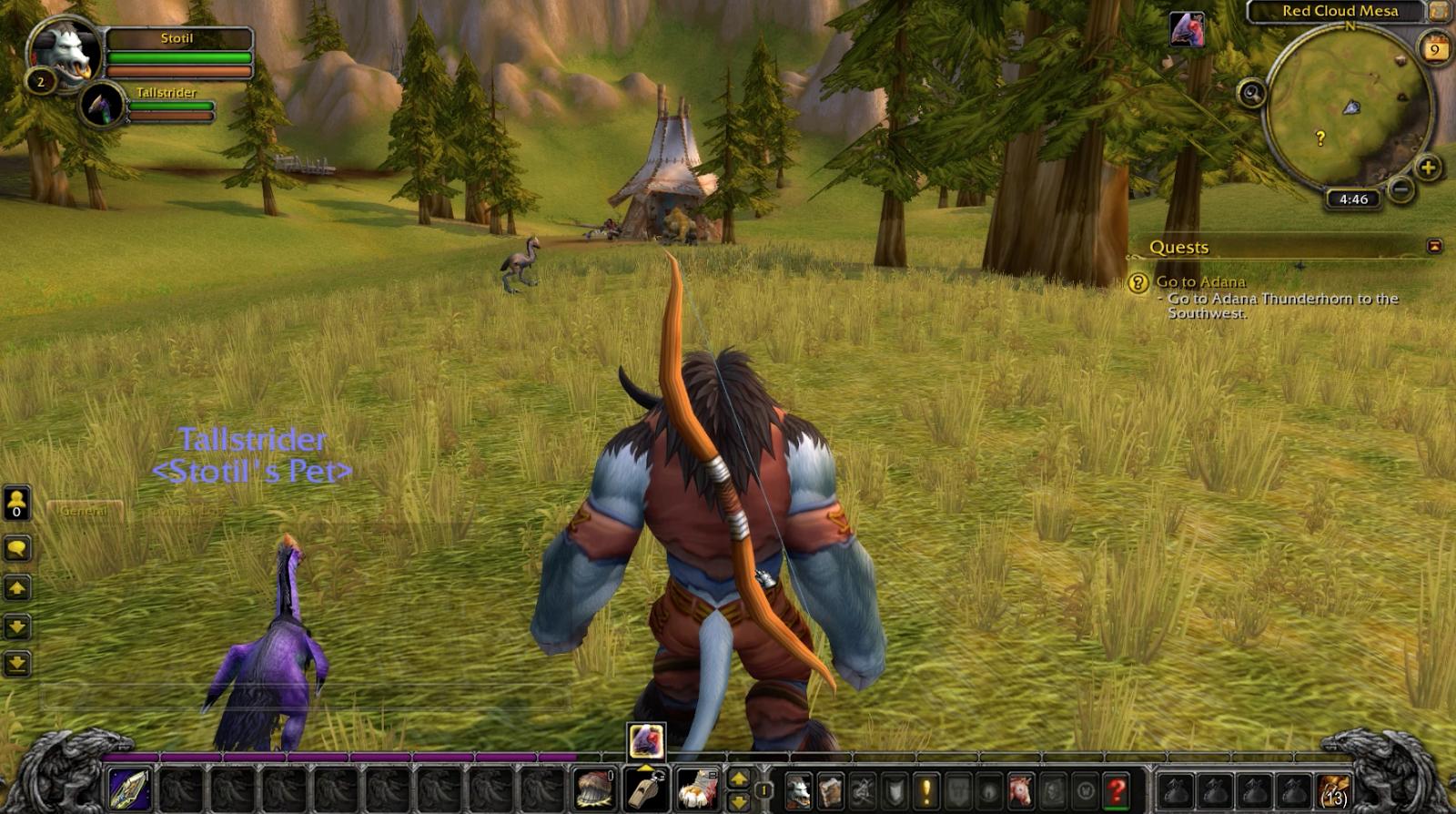The height and width of the screenshot is (814, 1456).
Task: Open the spellbook micro button
Action: pyautogui.click(x=830, y=789)
